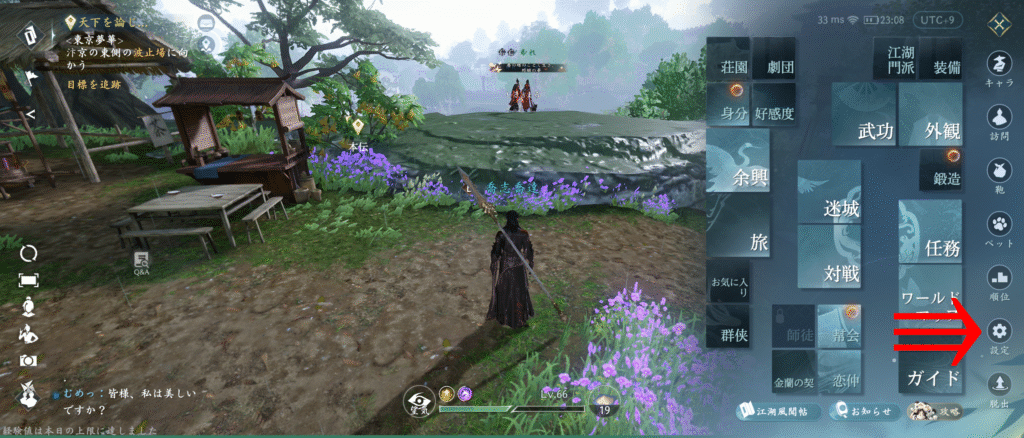Open the 江湖風聞帖 button
This screenshot has width=1024, height=438.
click(779, 411)
